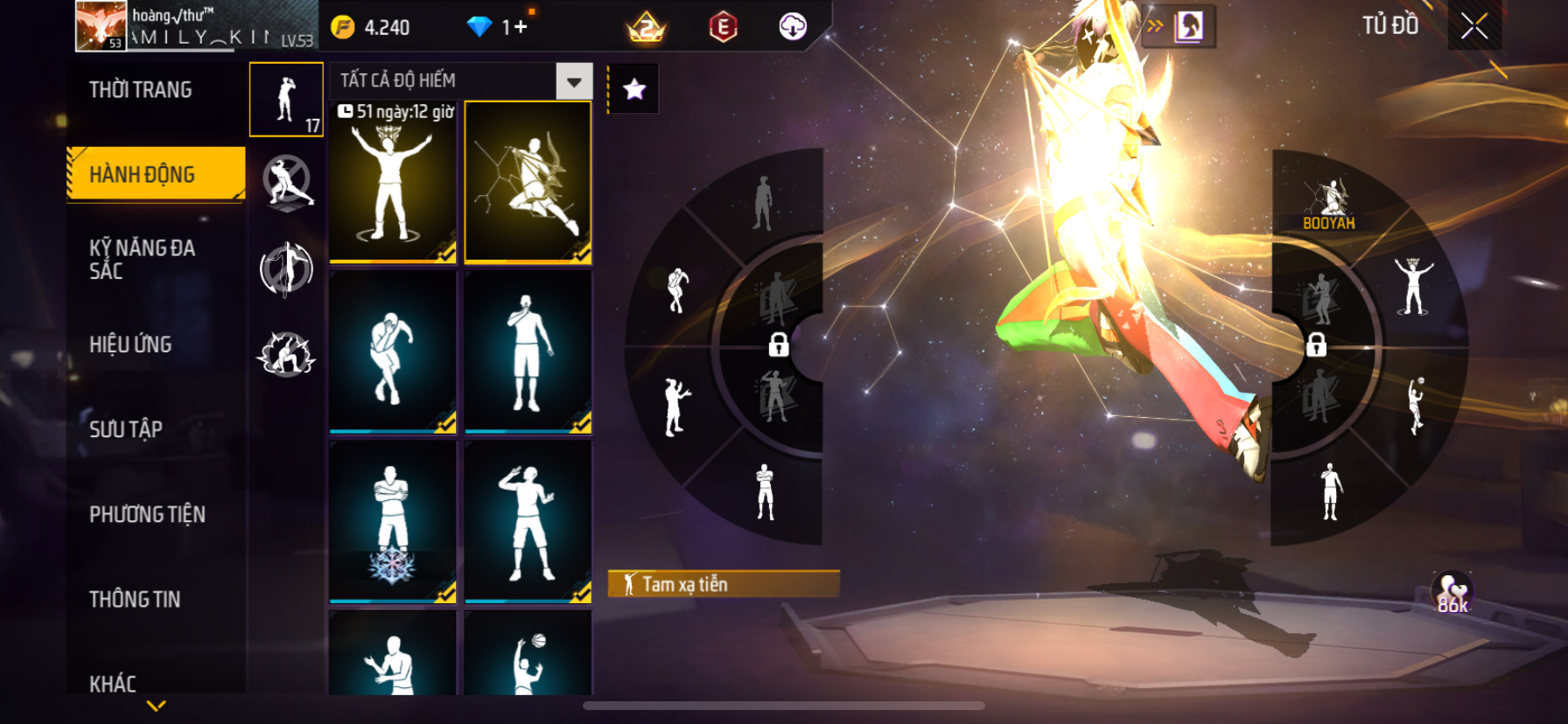Open the Hiệu Ứng category
Screen dimensions: 1568x724
point(131,345)
